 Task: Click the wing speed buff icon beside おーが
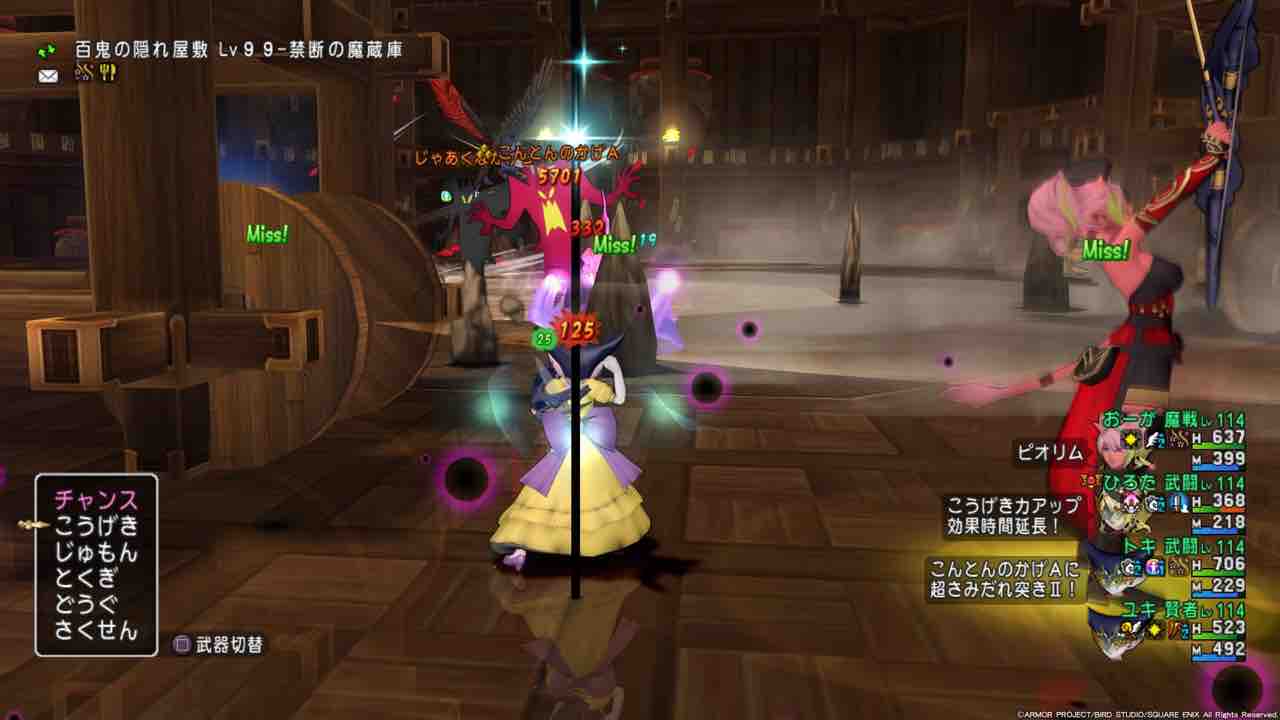coord(1152,440)
